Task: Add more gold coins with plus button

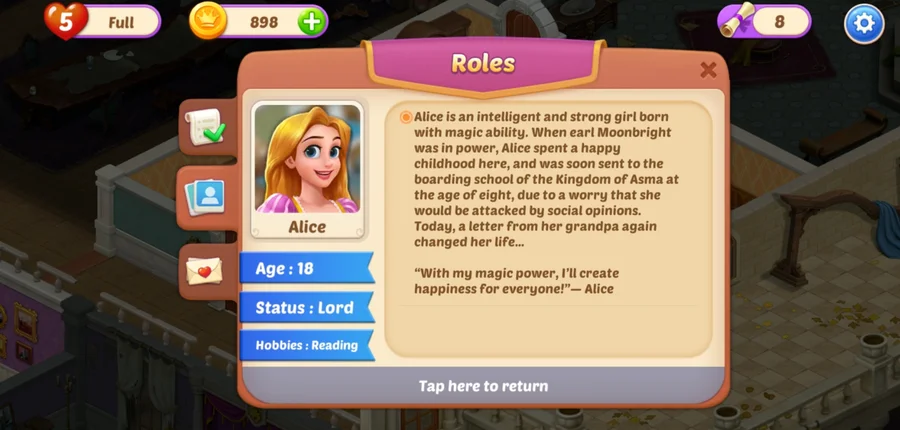Action: (312, 22)
